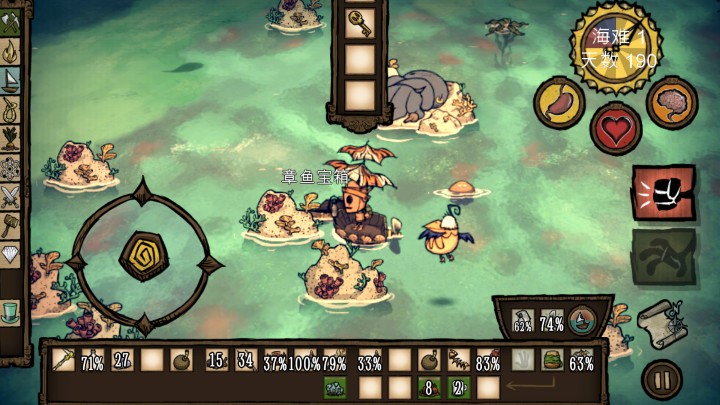Image resolution: width=720 pixels, height=405 pixels.
Task: Tap the virtual joystick center
Action: point(143,254)
